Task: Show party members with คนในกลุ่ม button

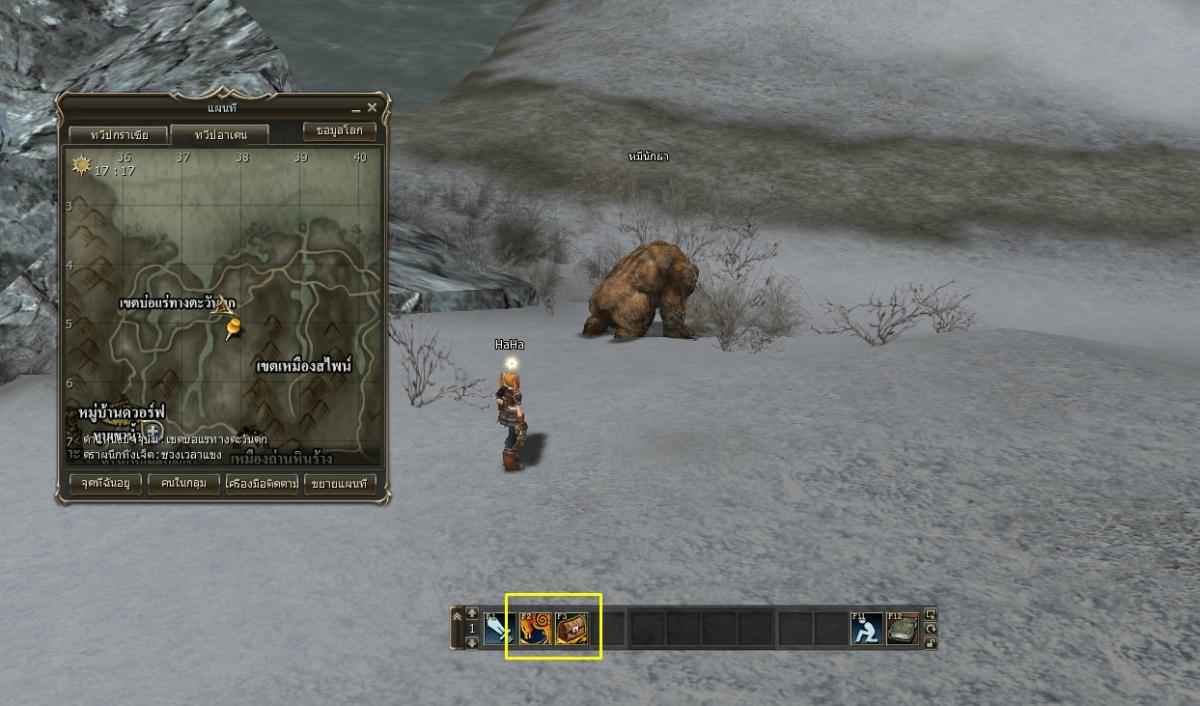Action: 182,484
